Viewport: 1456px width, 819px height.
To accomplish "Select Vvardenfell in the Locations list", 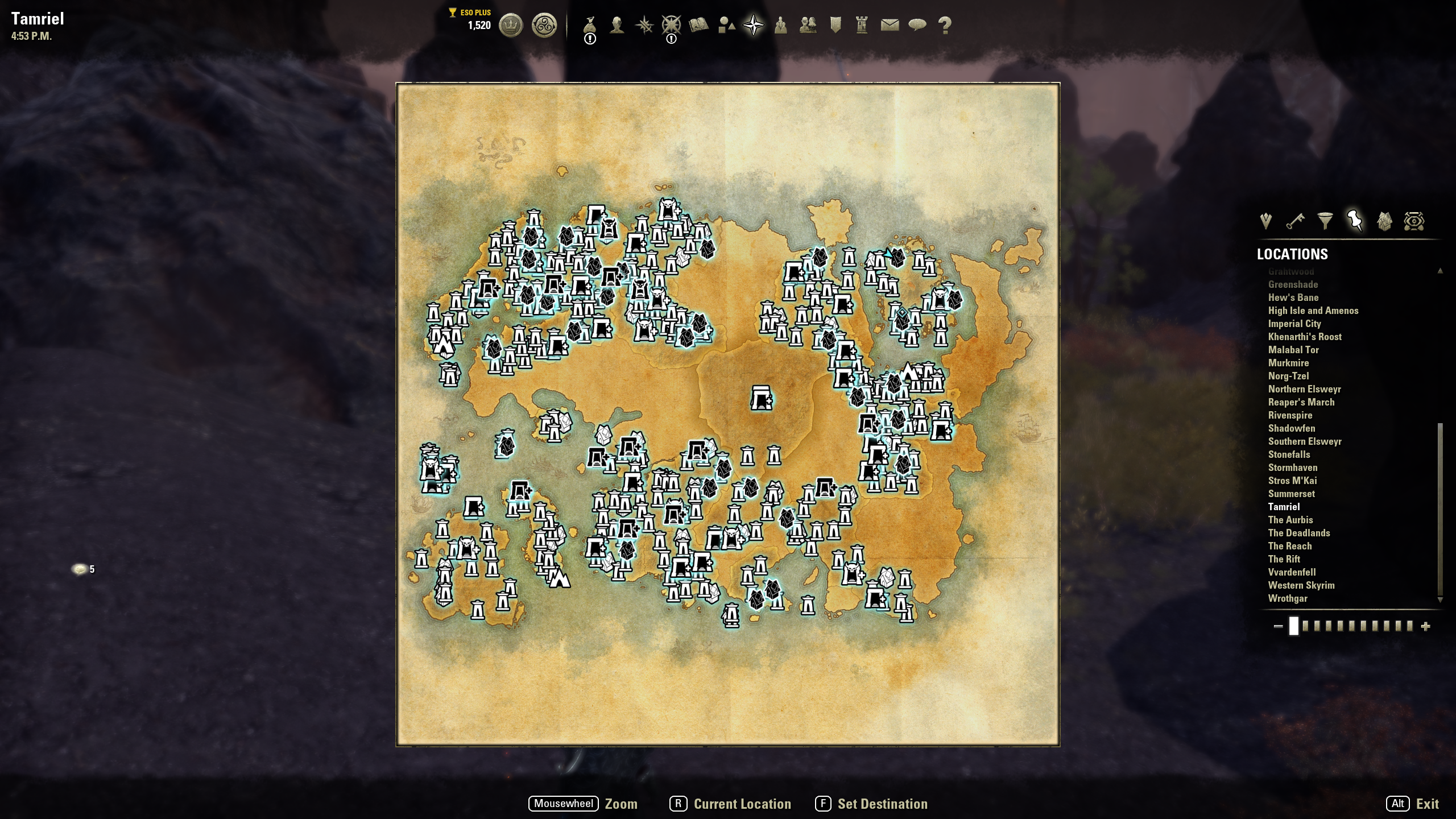I will click(1292, 572).
